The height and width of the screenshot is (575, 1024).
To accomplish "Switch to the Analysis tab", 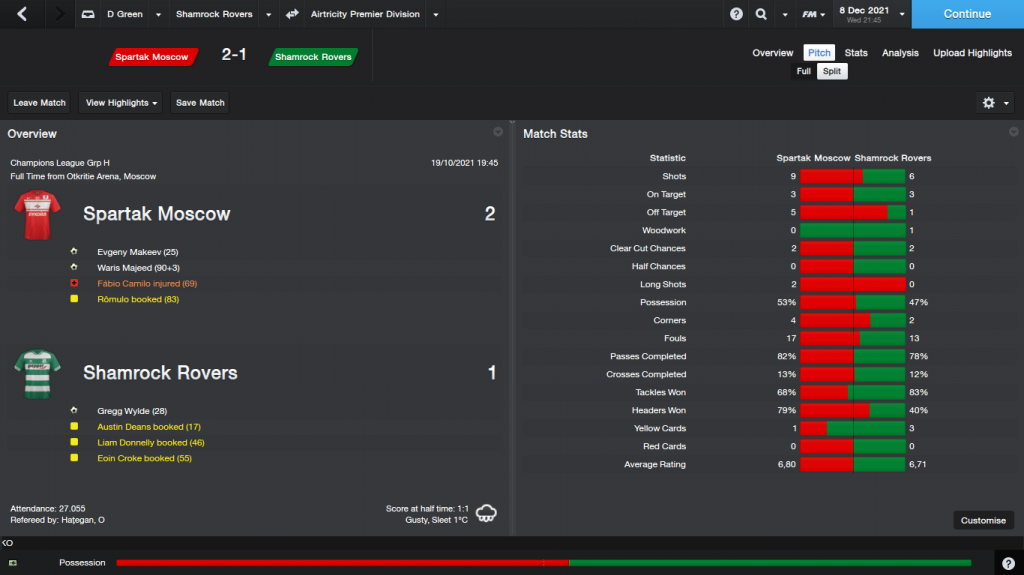I will [900, 53].
